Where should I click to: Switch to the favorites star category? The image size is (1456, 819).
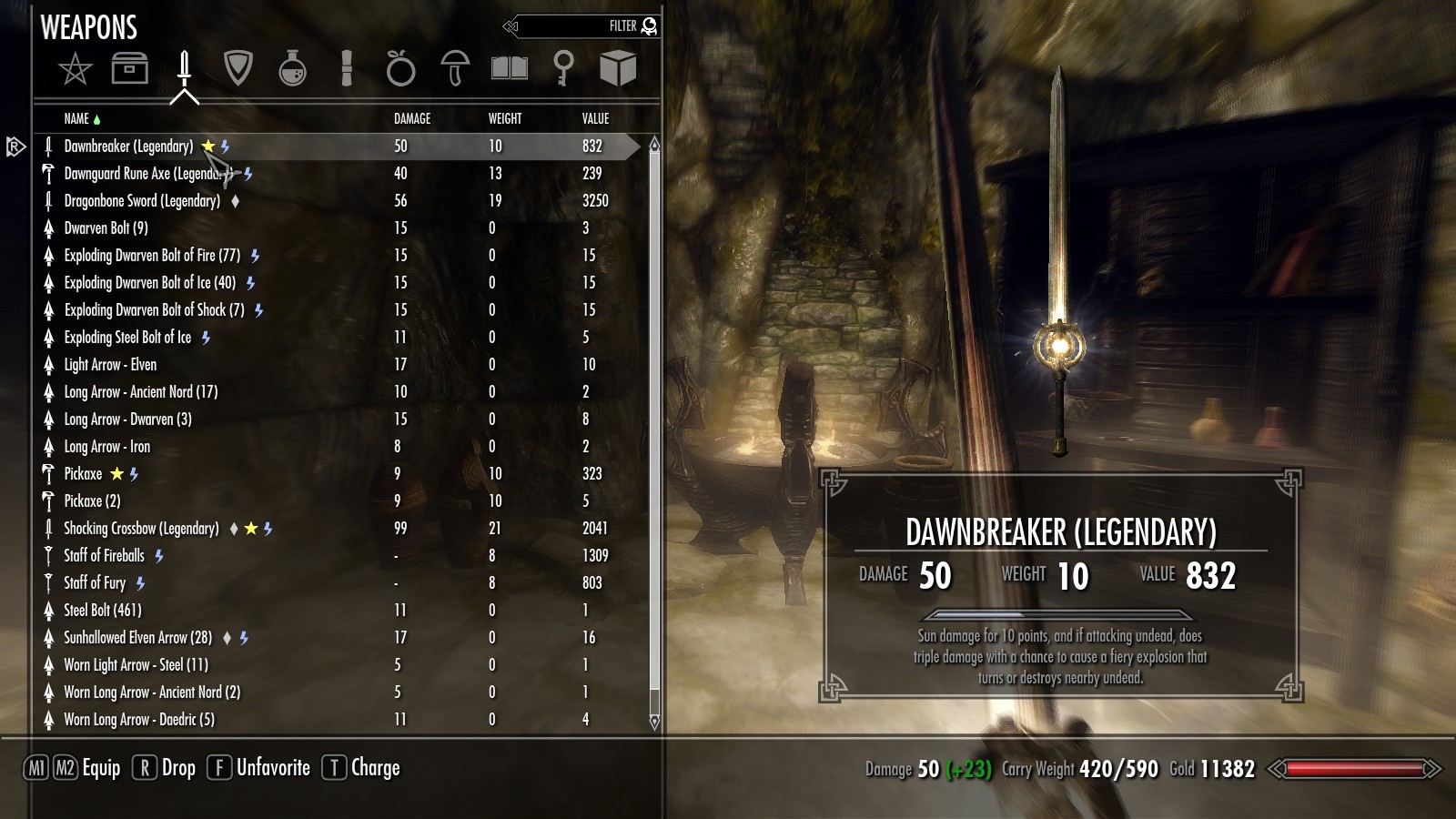[75, 69]
